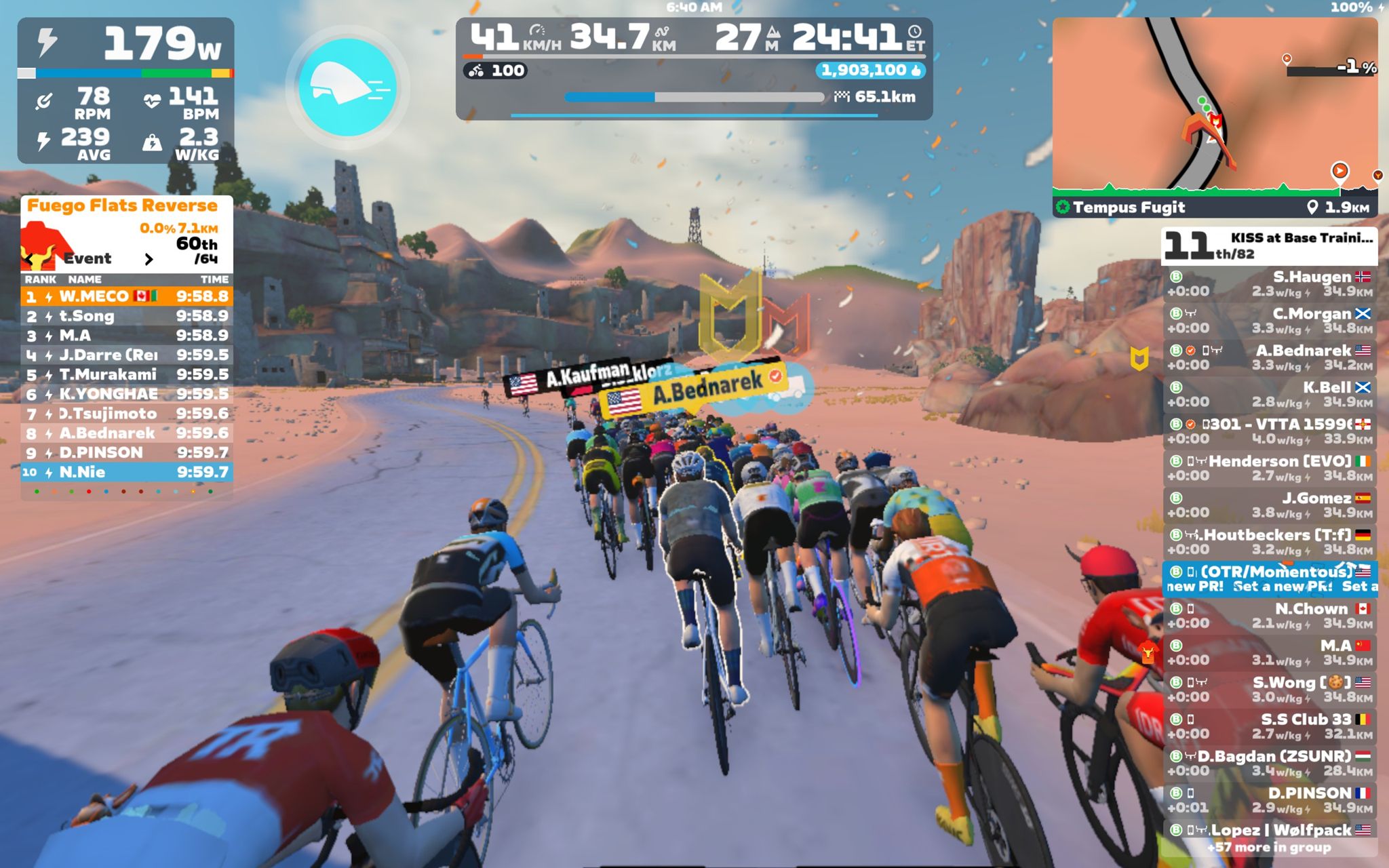This screenshot has height=868, width=1389.
Task: Select t.Song on the segment leaderboard
Action: coord(127,316)
